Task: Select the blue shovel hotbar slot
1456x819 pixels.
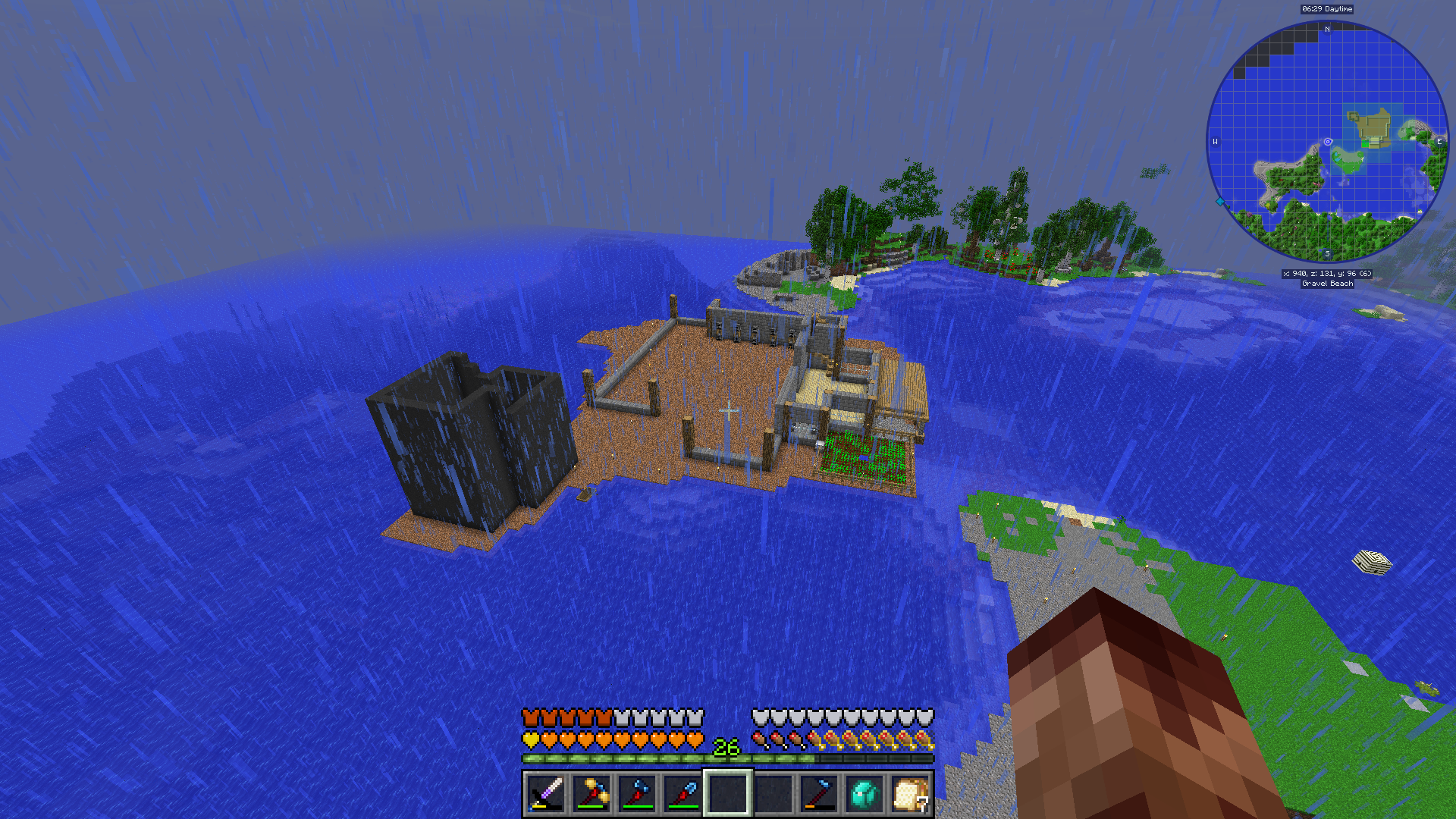Action: coord(682,794)
